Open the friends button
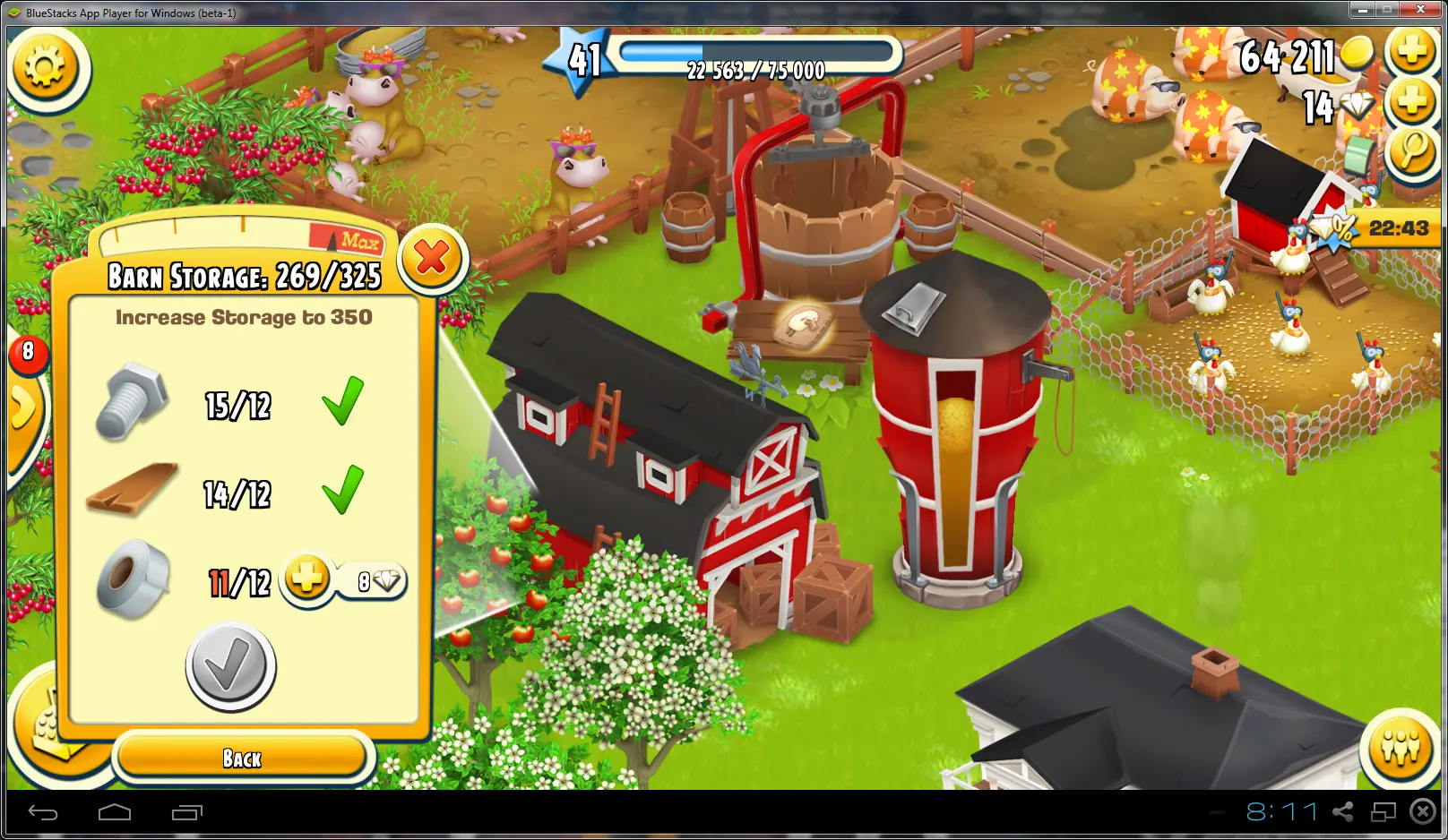 (x=1400, y=747)
